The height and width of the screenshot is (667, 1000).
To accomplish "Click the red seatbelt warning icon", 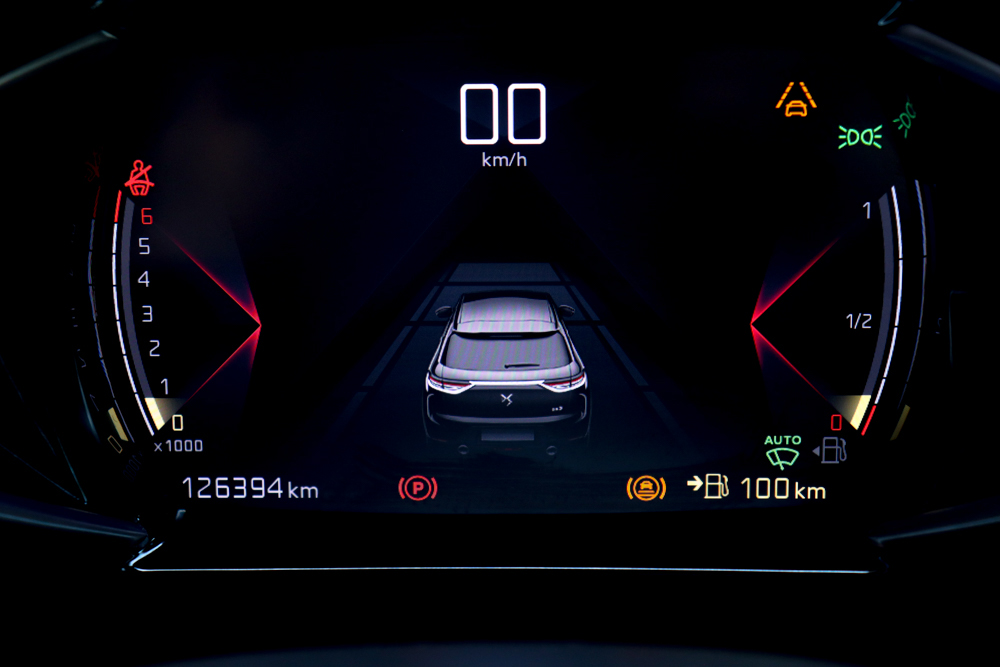I will click(x=139, y=177).
